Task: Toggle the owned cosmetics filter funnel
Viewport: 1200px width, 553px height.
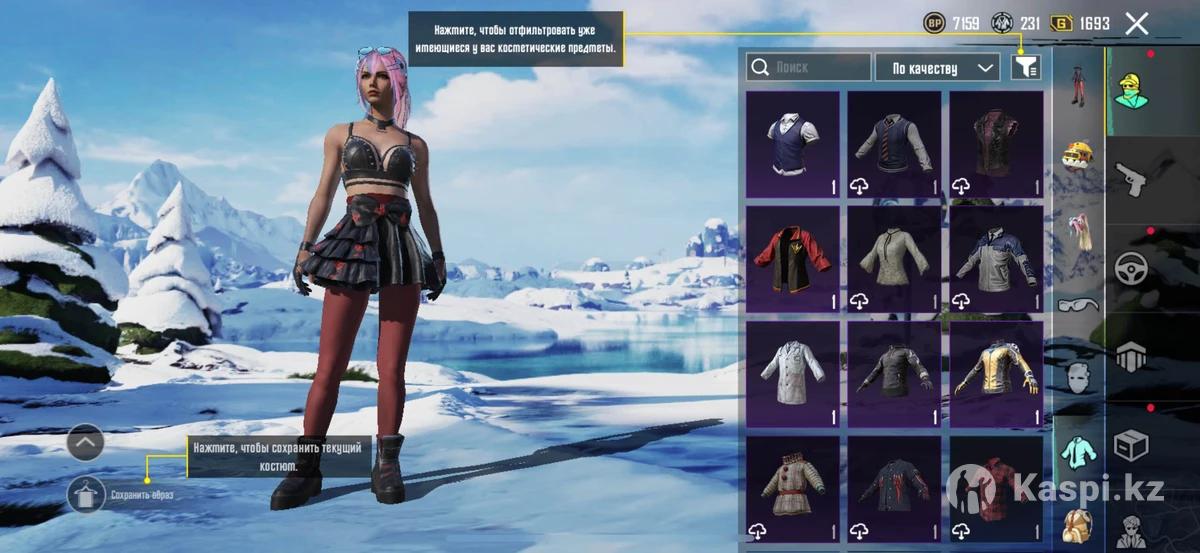Action: (x=1025, y=67)
